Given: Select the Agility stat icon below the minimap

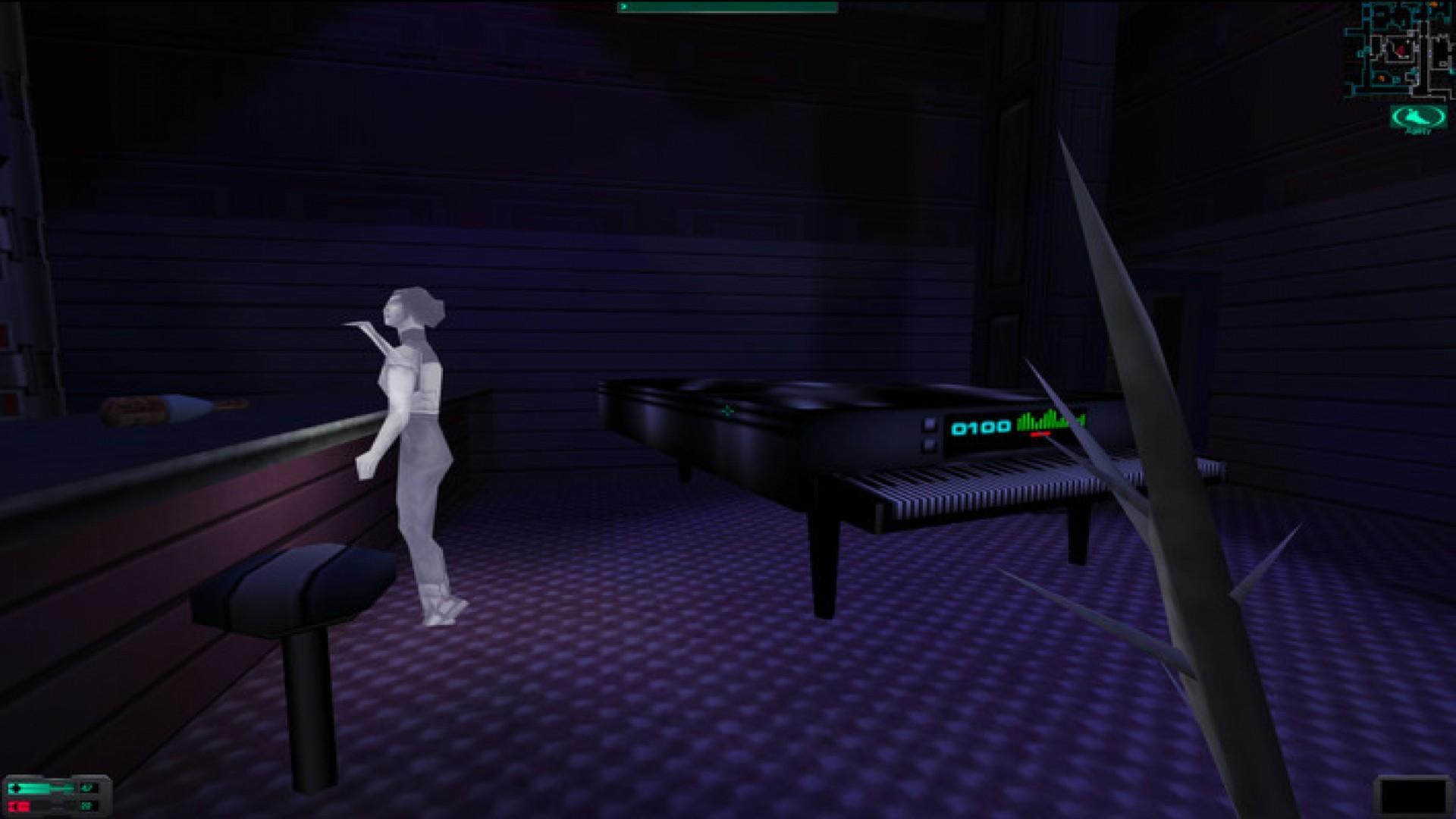Looking at the screenshot, I should (1417, 118).
